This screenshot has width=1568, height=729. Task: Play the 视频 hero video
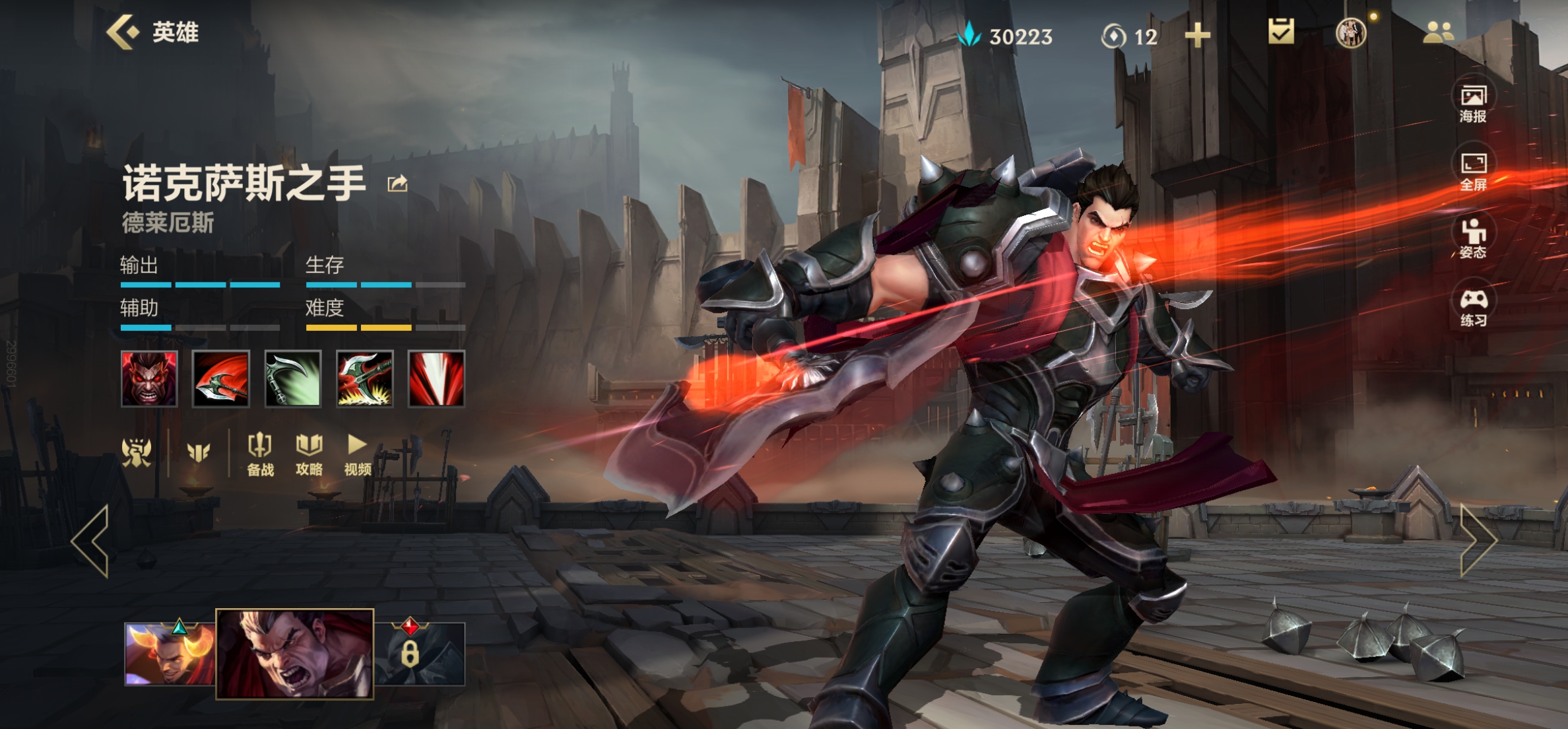coord(357,454)
